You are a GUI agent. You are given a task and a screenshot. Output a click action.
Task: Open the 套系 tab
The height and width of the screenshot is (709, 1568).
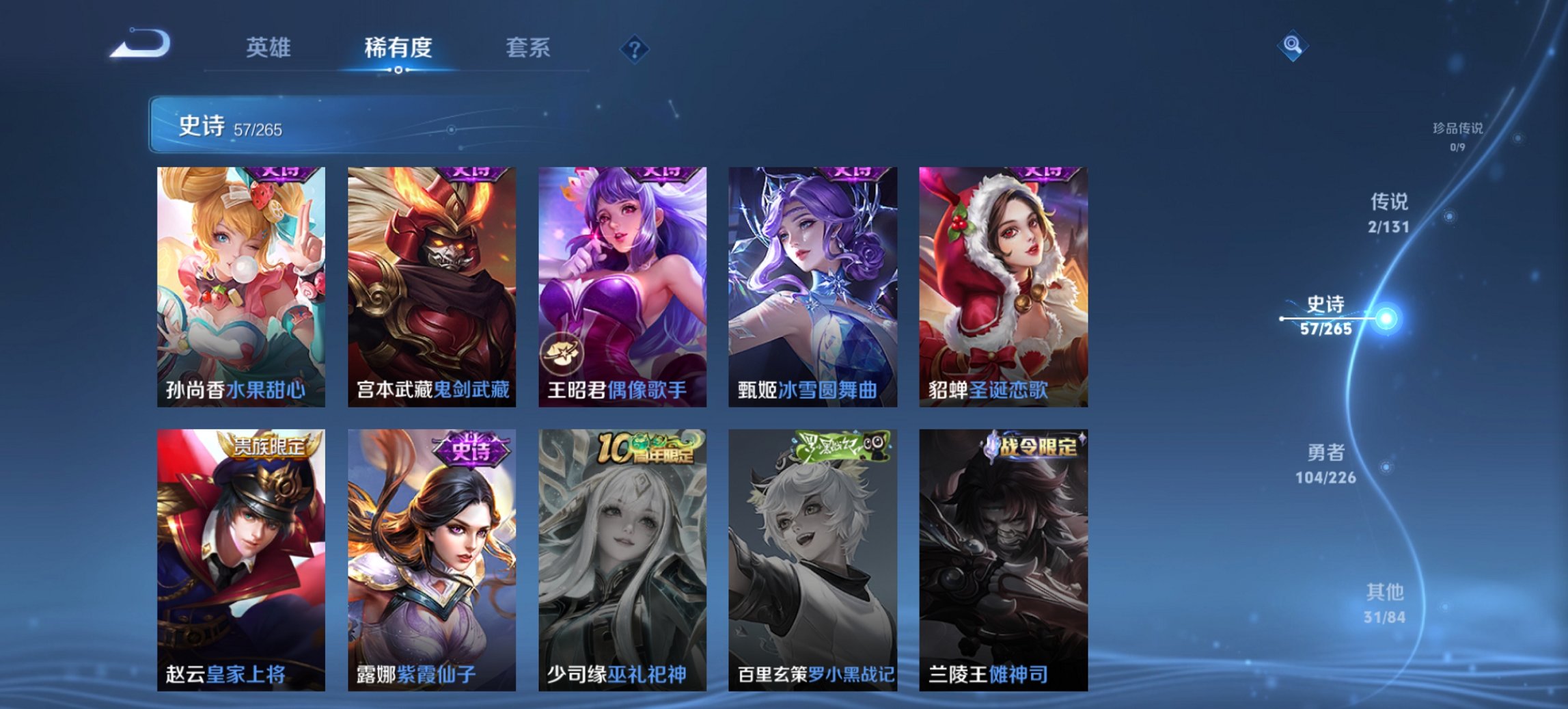[x=528, y=48]
